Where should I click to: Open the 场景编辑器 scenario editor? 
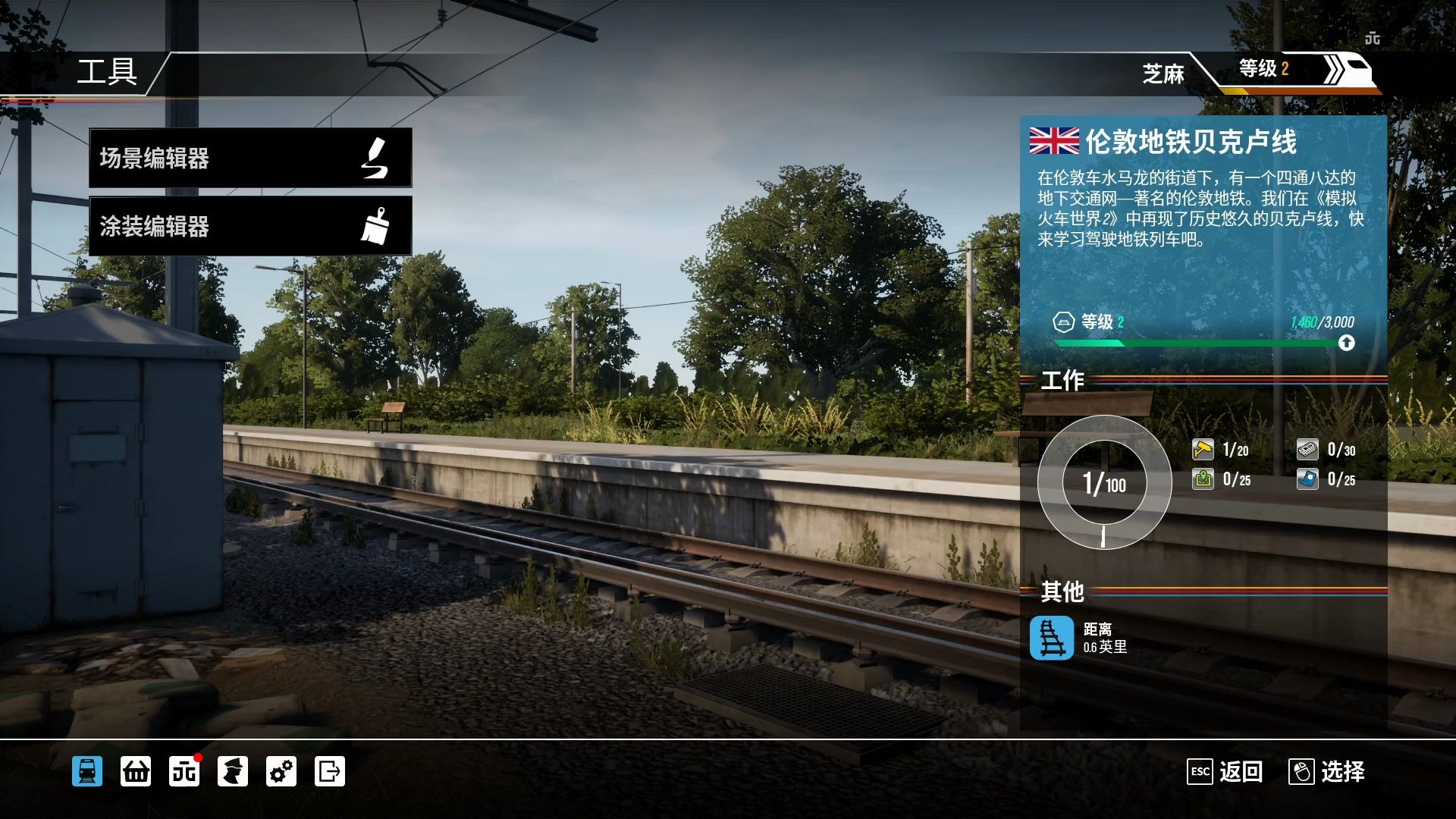pyautogui.click(x=250, y=158)
